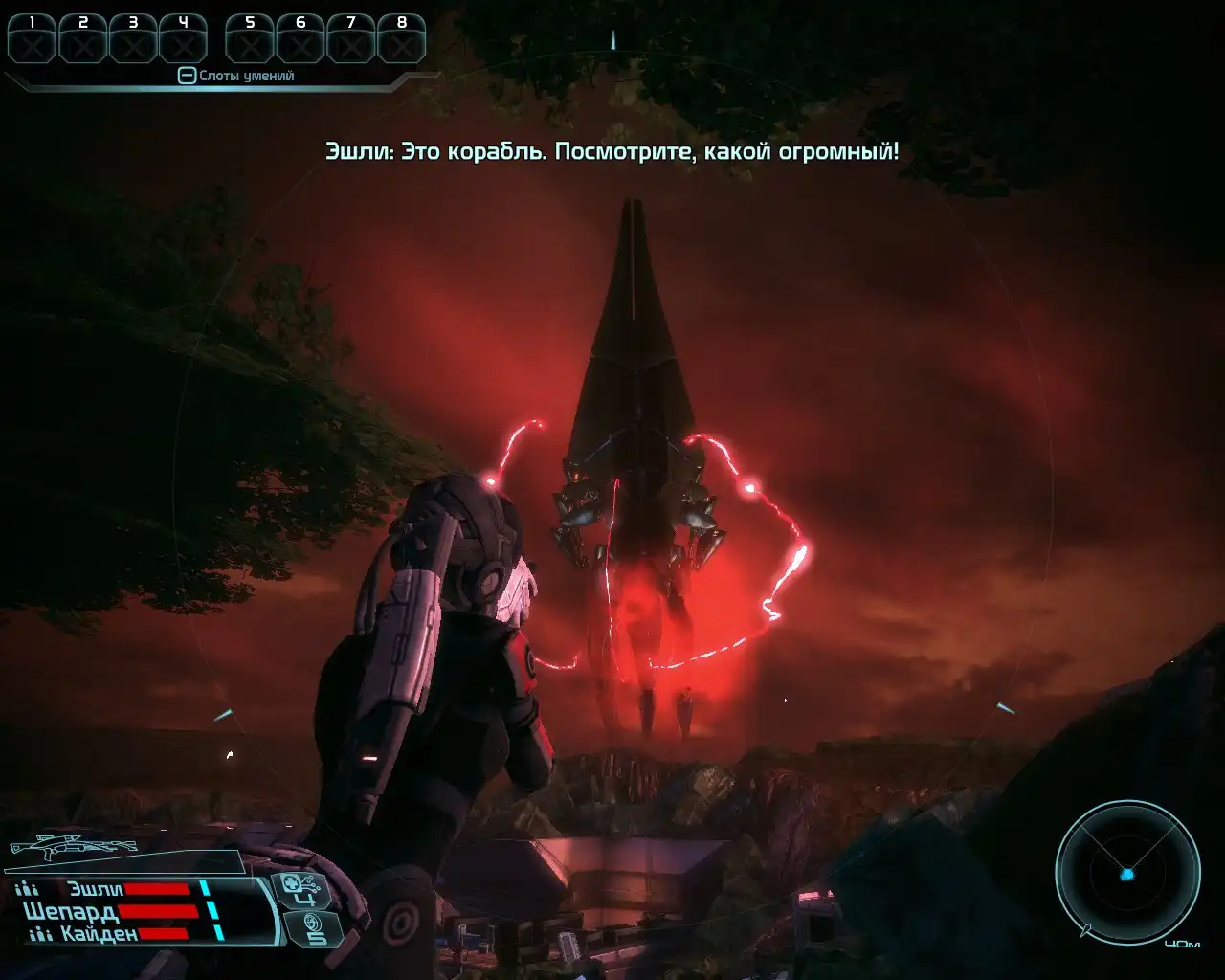Select squad member Кайден in the squad panel
Image resolution: width=1225 pixels, height=980 pixels.
point(99,933)
